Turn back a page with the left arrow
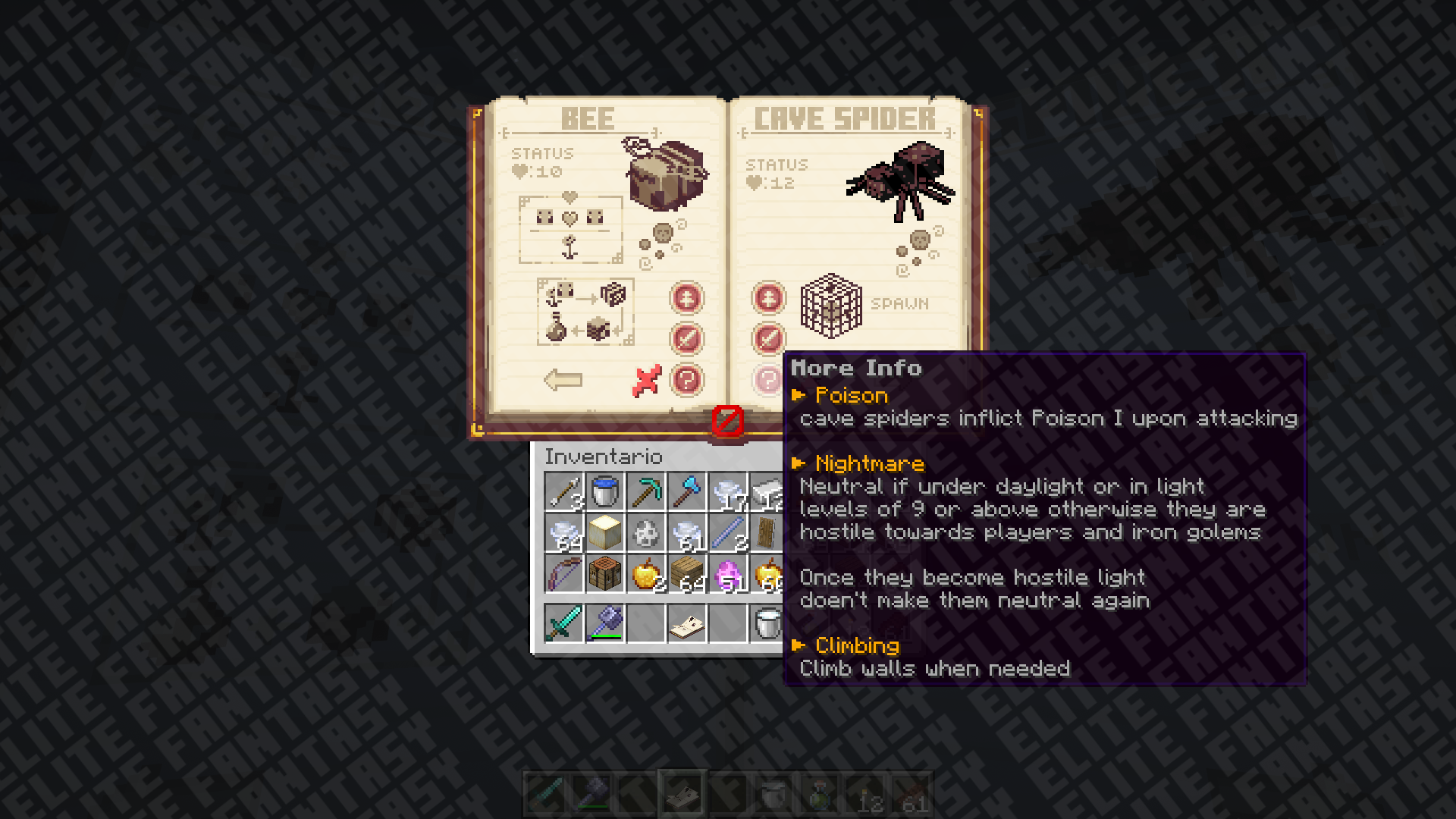 563,379
